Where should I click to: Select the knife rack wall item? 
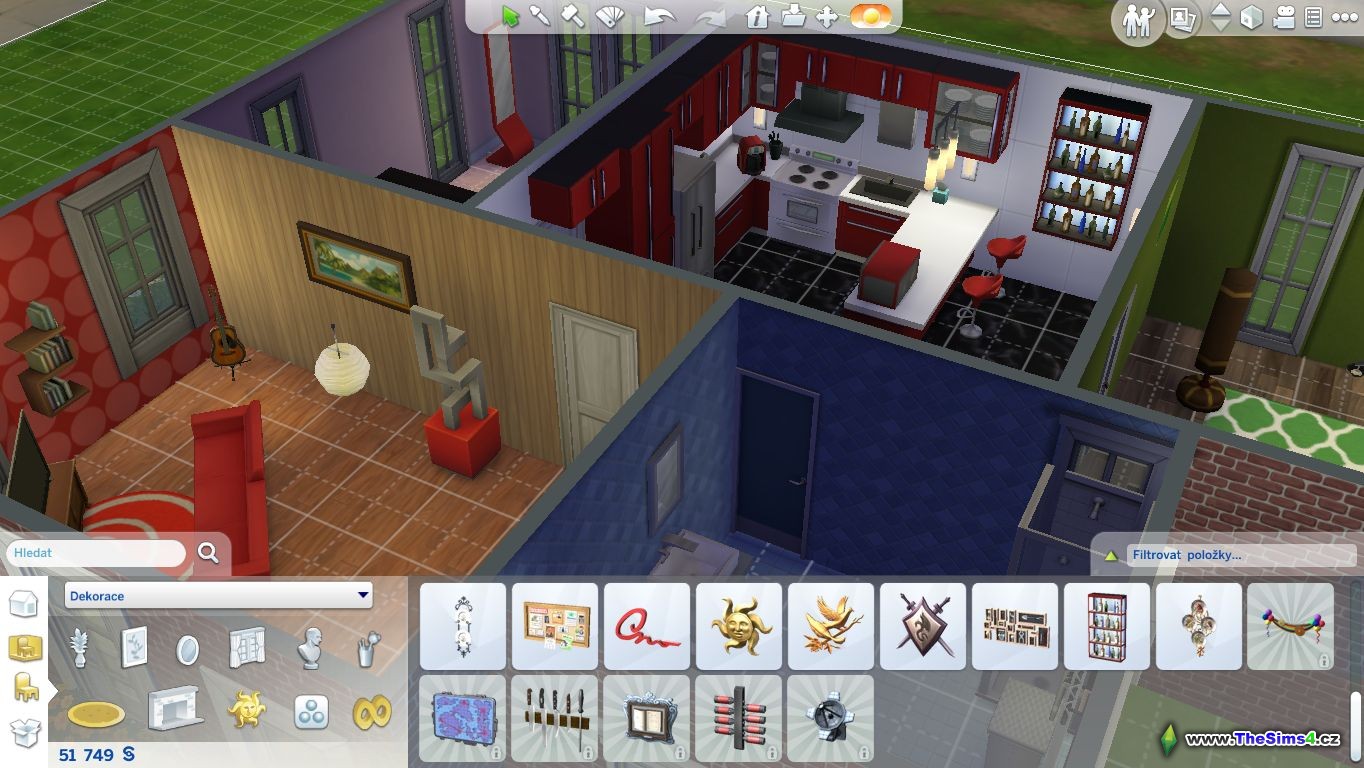(x=555, y=718)
